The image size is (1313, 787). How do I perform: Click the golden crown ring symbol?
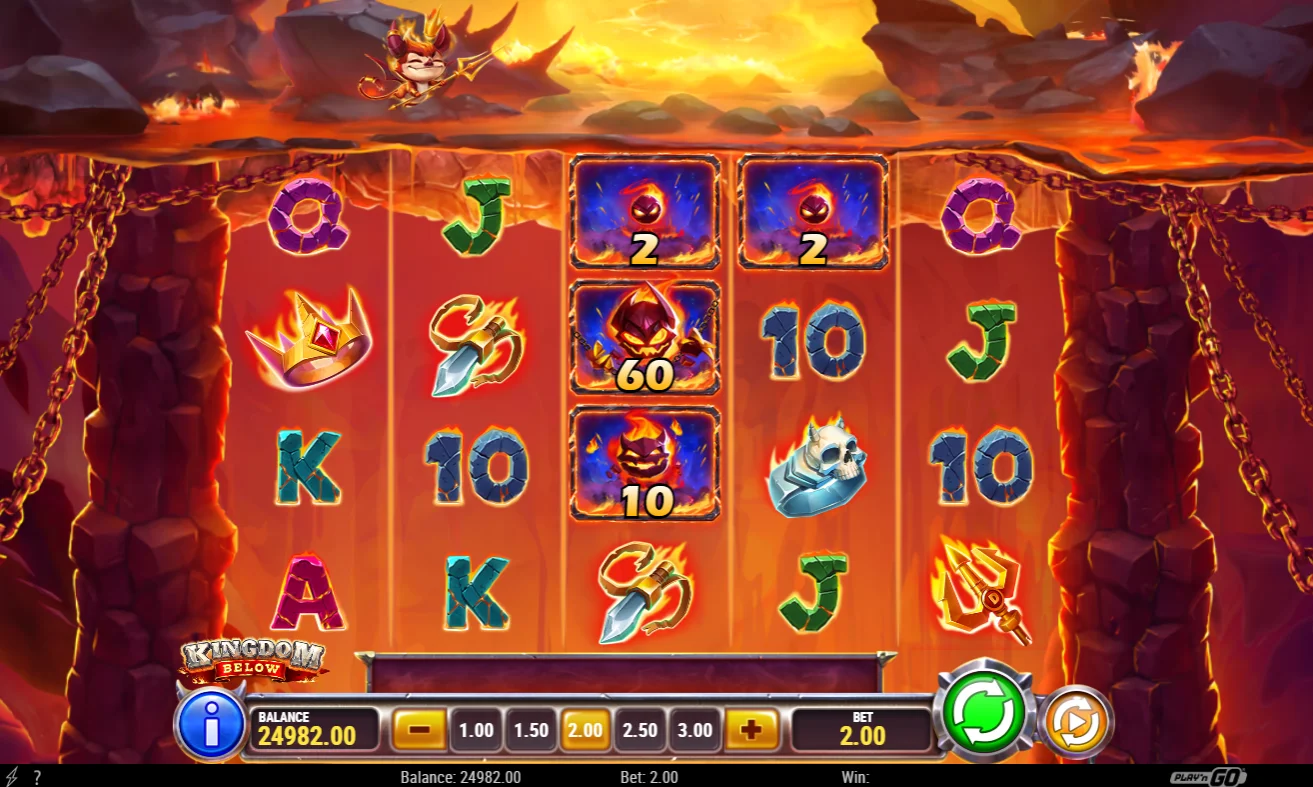pos(308,342)
